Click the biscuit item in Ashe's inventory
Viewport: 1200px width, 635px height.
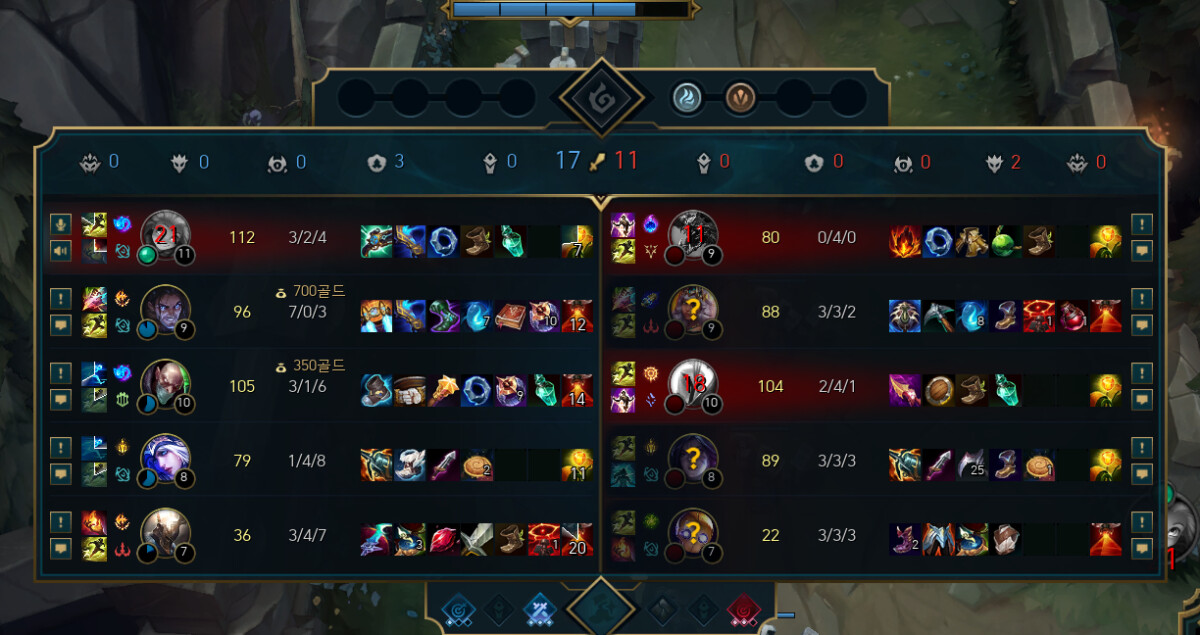(477, 465)
